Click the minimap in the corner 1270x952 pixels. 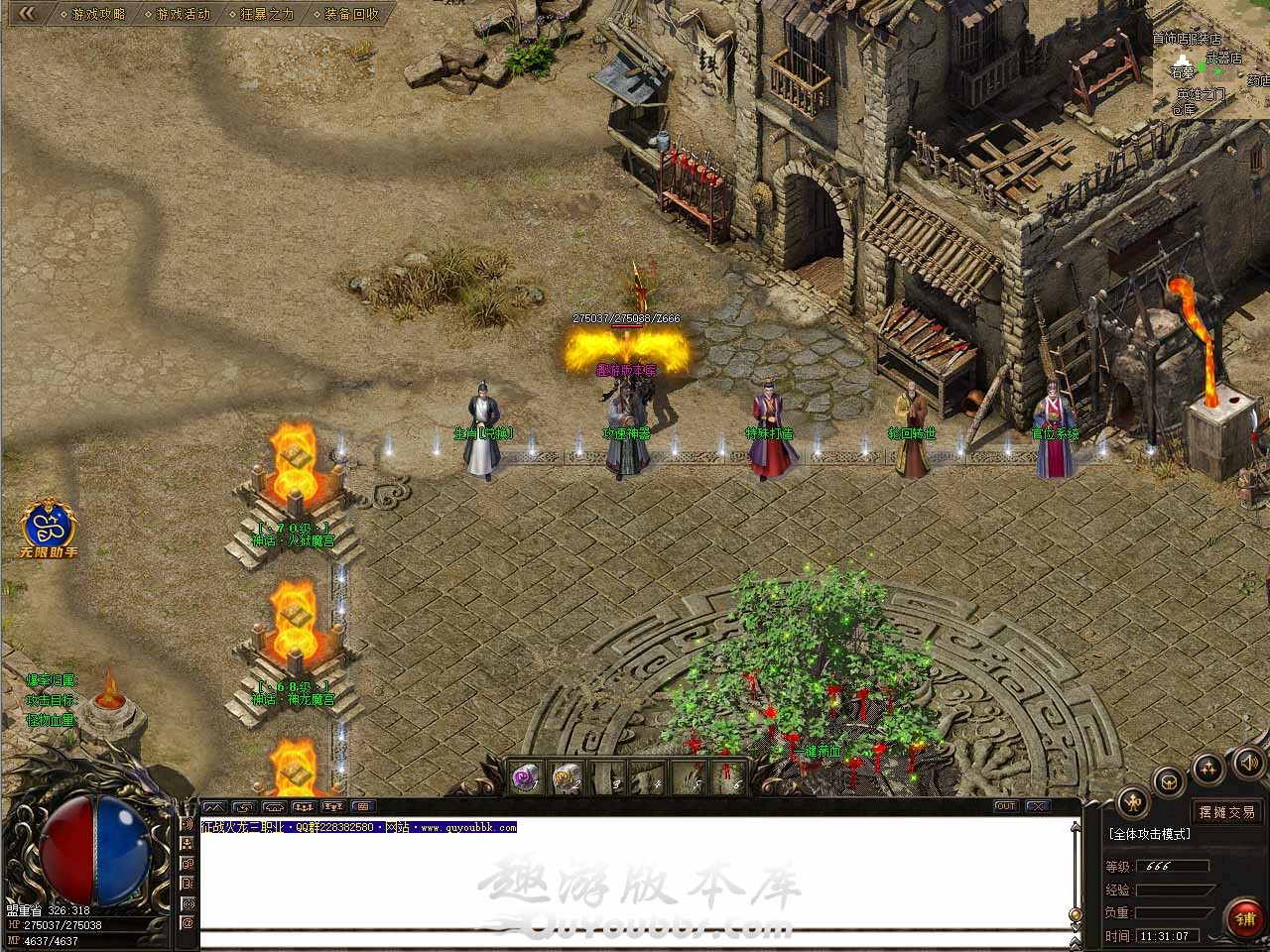point(1211,59)
